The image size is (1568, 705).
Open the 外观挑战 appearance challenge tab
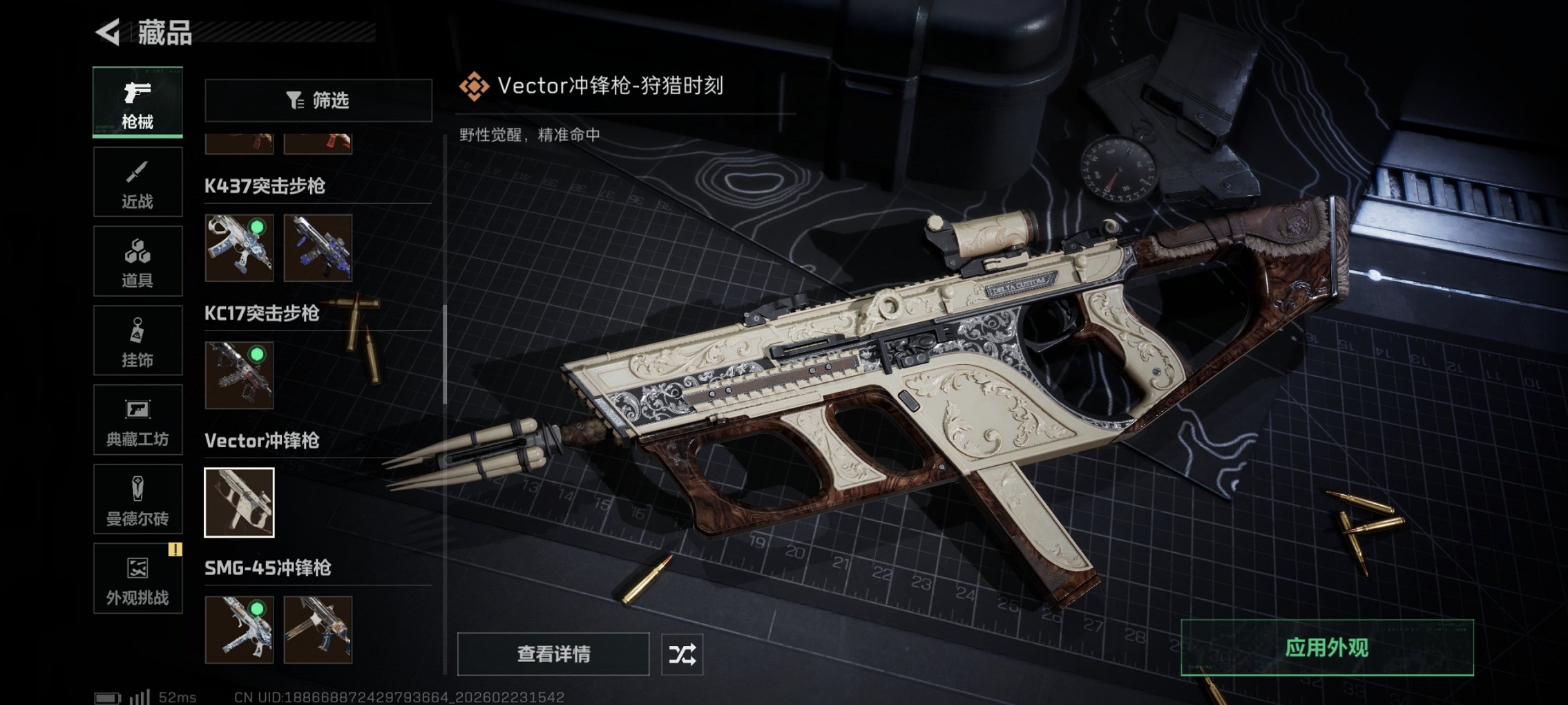point(137,579)
